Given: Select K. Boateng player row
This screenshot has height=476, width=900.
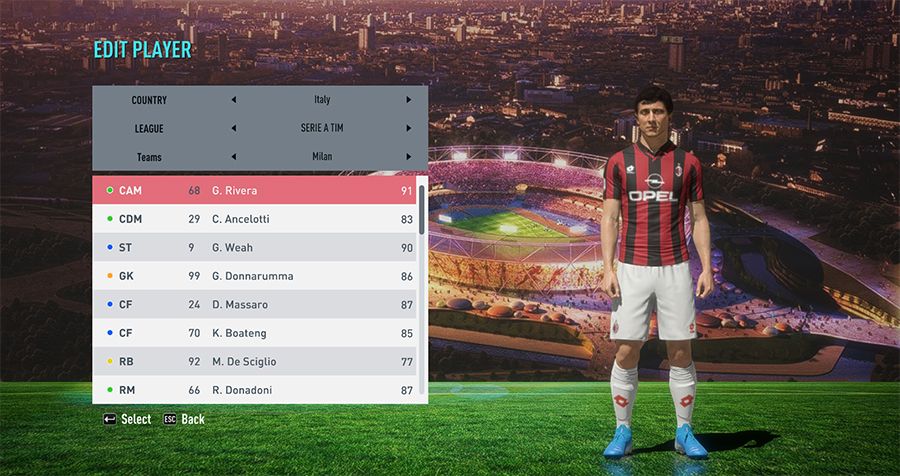Looking at the screenshot, I should [254, 333].
